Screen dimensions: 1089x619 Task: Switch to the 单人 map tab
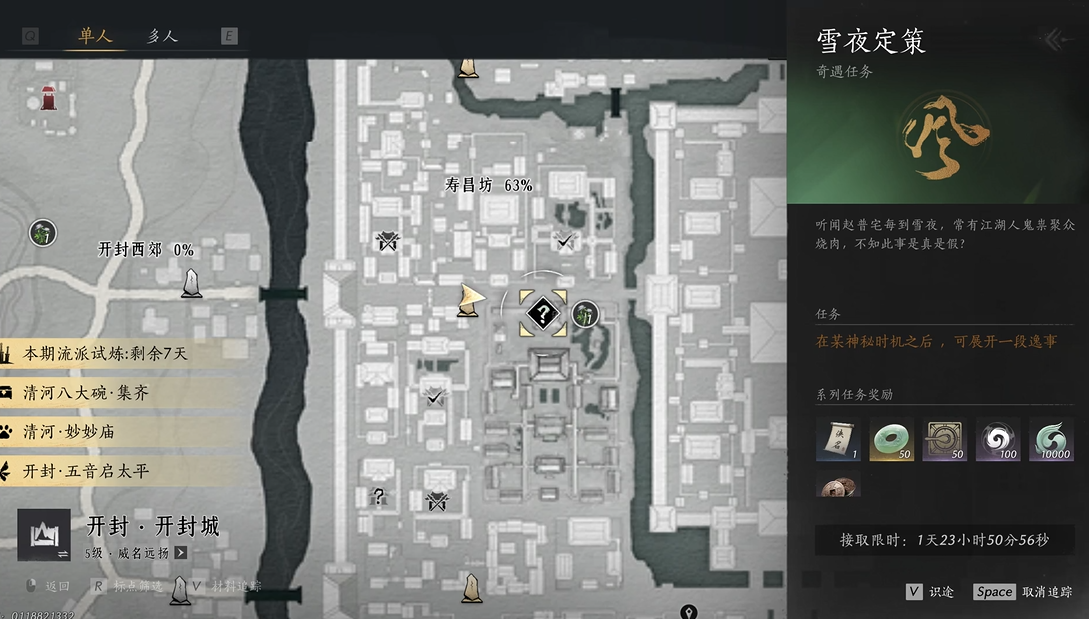[x=95, y=36]
